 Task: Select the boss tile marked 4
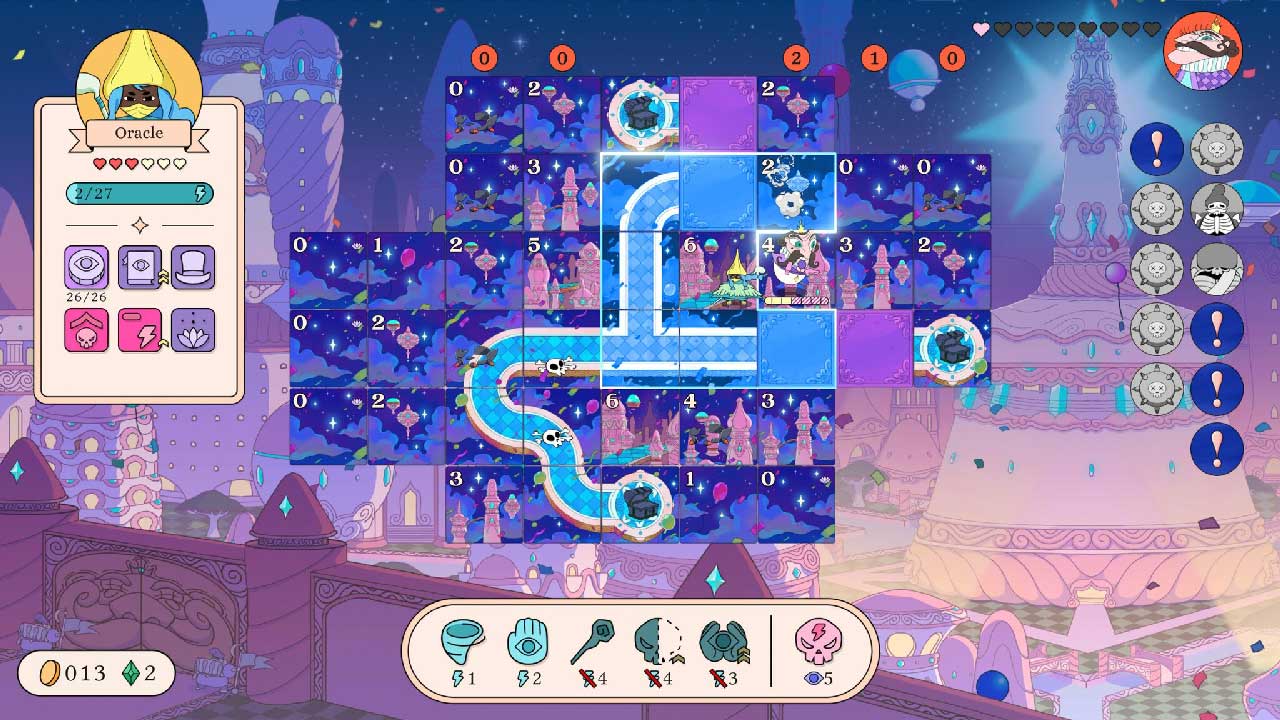click(796, 270)
